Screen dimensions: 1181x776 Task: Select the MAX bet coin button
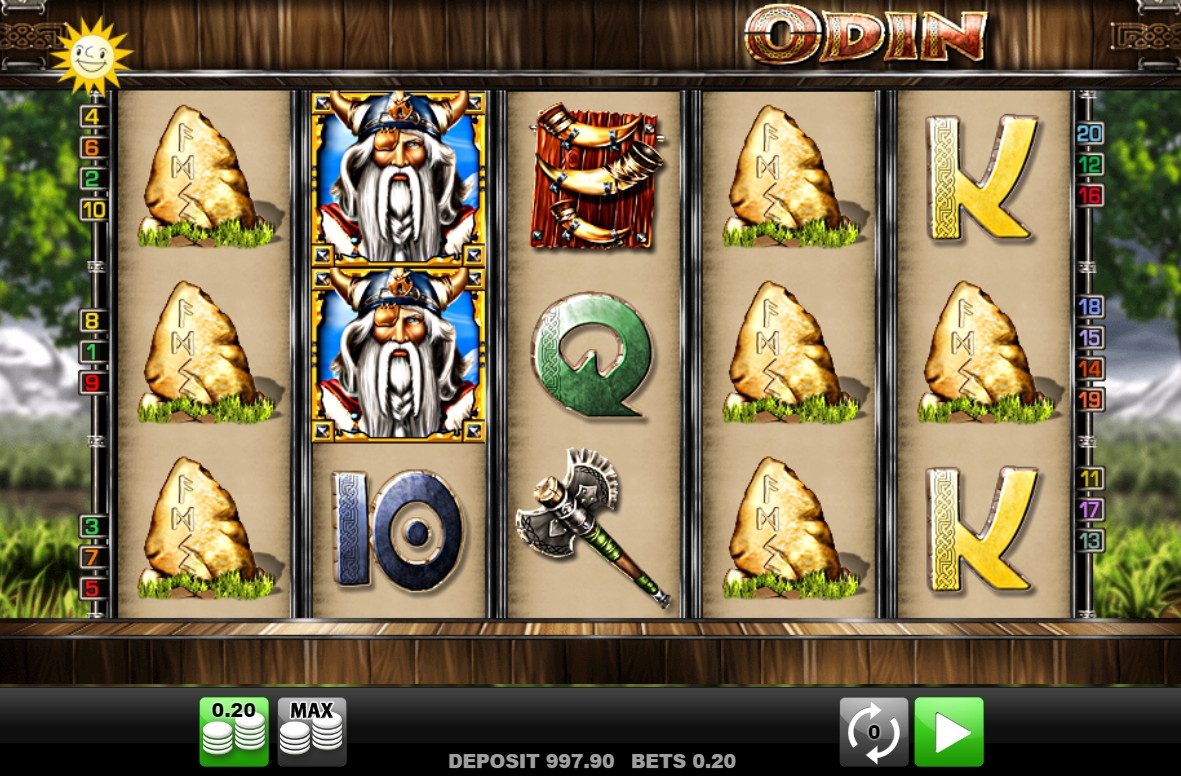(311, 731)
